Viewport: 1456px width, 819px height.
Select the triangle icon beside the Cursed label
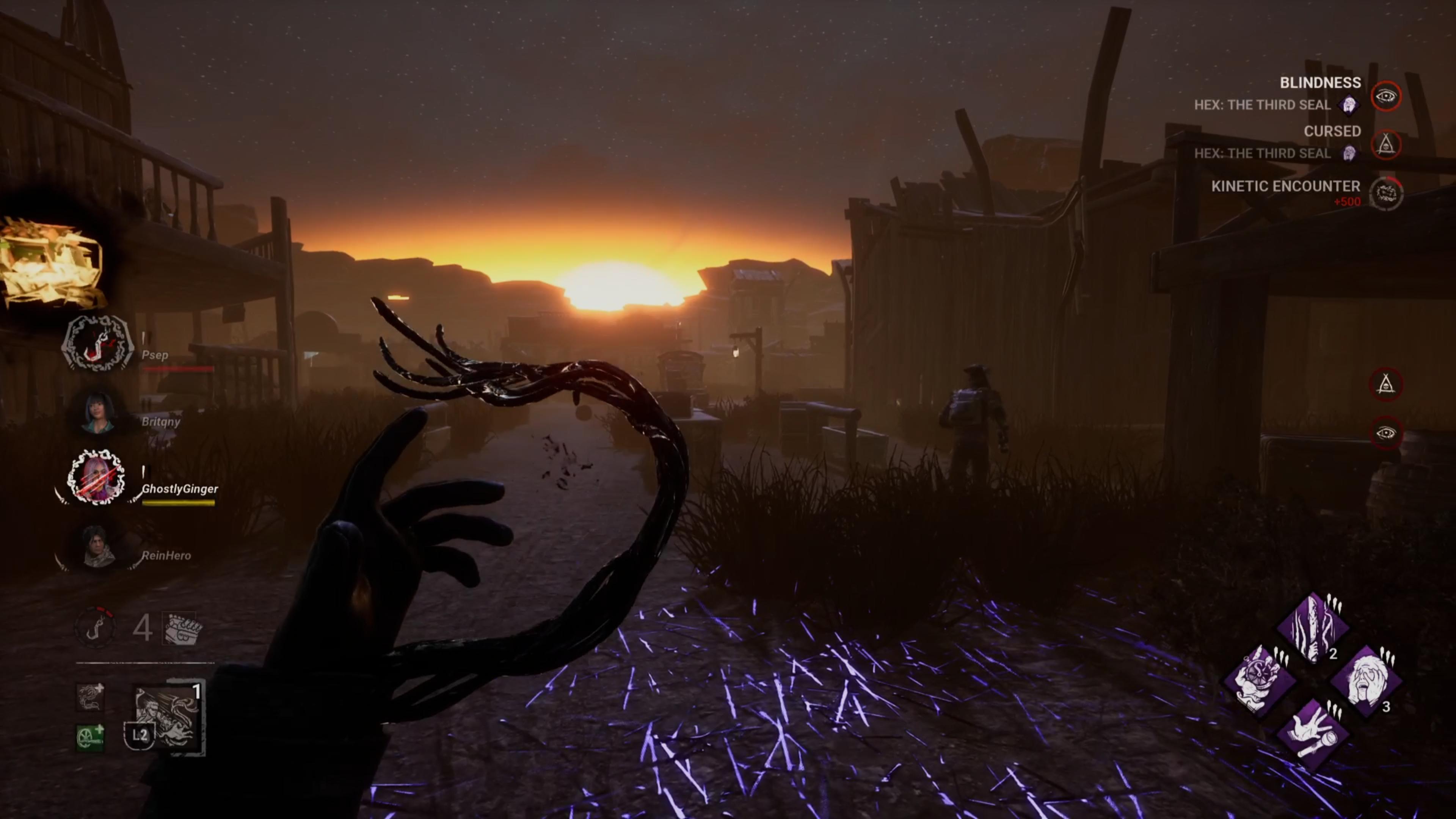coord(1386,145)
